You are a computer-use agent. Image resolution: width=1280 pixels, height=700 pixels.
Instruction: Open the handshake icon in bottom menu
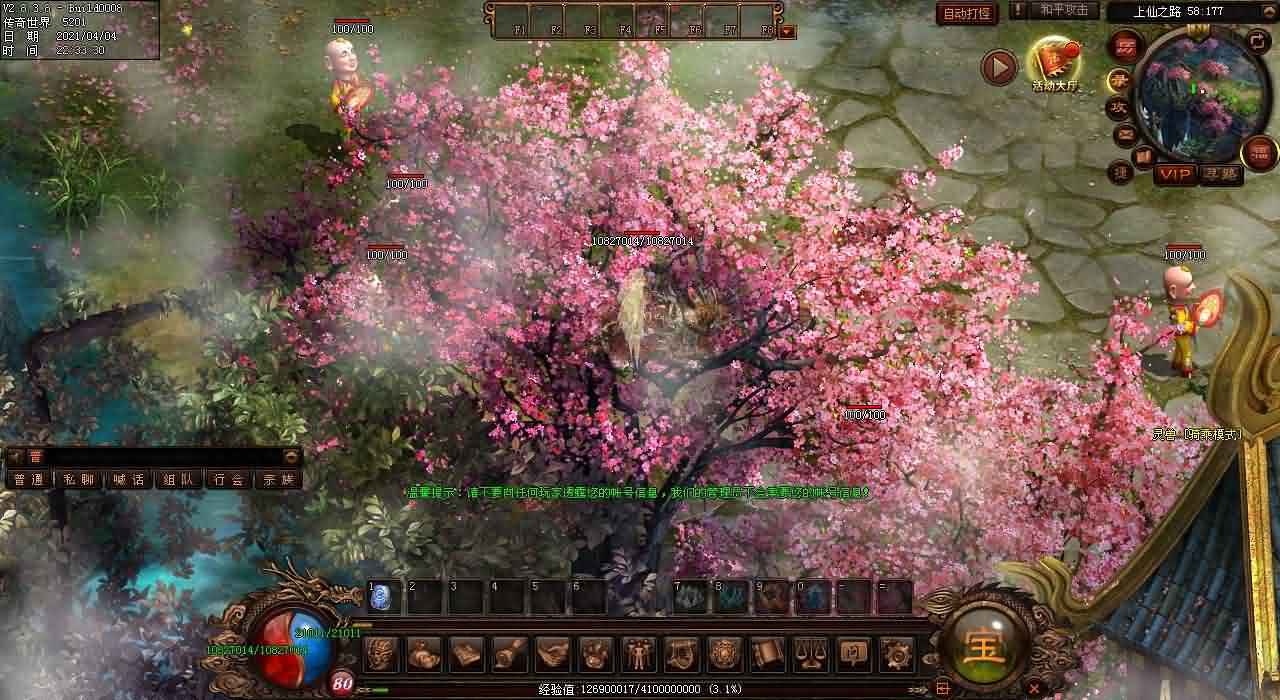(553, 654)
